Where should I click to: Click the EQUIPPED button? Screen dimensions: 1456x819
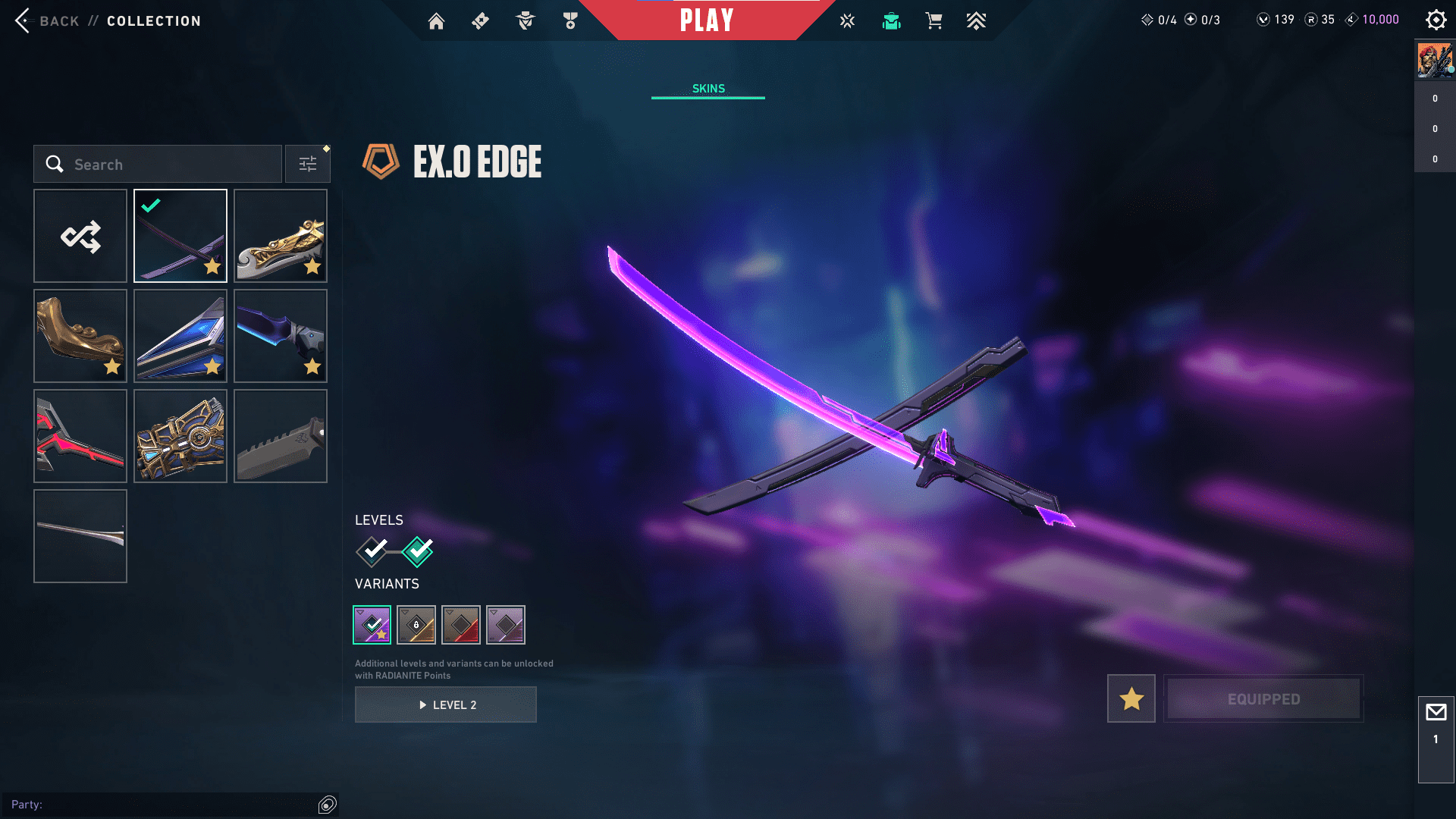tap(1263, 698)
